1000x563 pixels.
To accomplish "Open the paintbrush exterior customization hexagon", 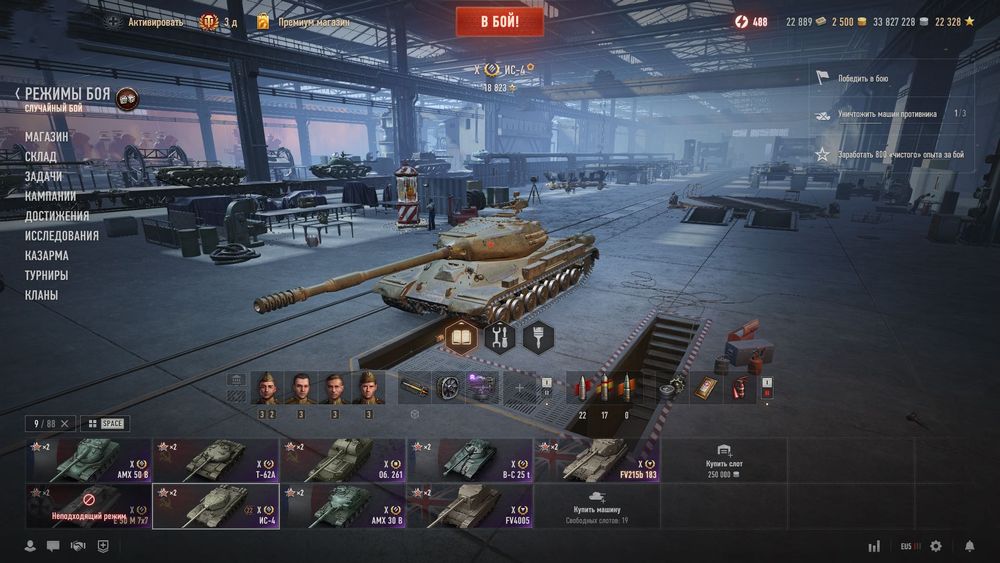I will click(538, 337).
